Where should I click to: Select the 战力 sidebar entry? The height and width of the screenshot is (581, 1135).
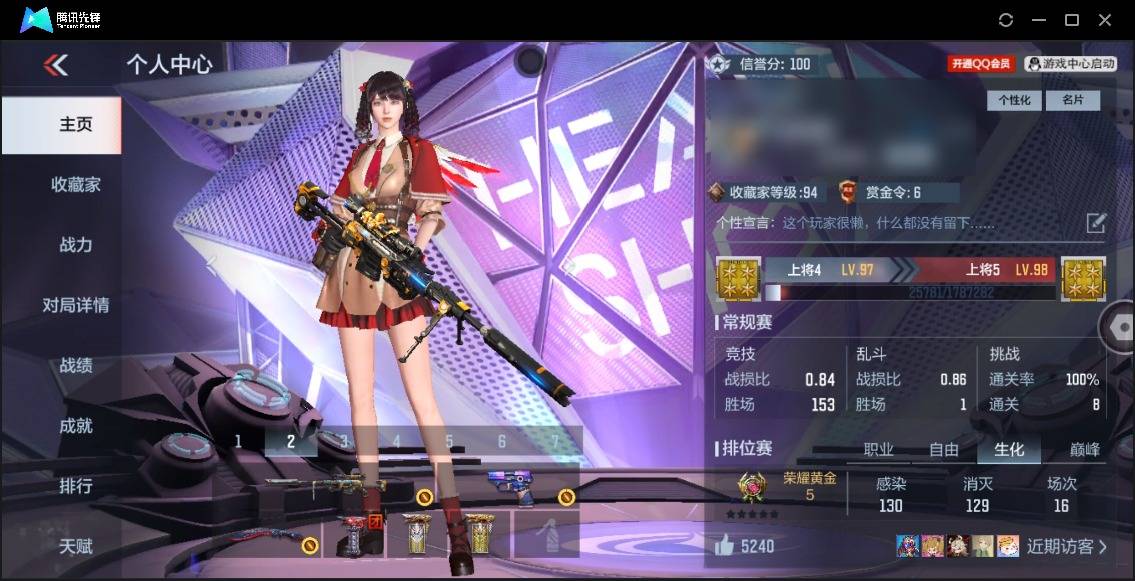tap(75, 244)
